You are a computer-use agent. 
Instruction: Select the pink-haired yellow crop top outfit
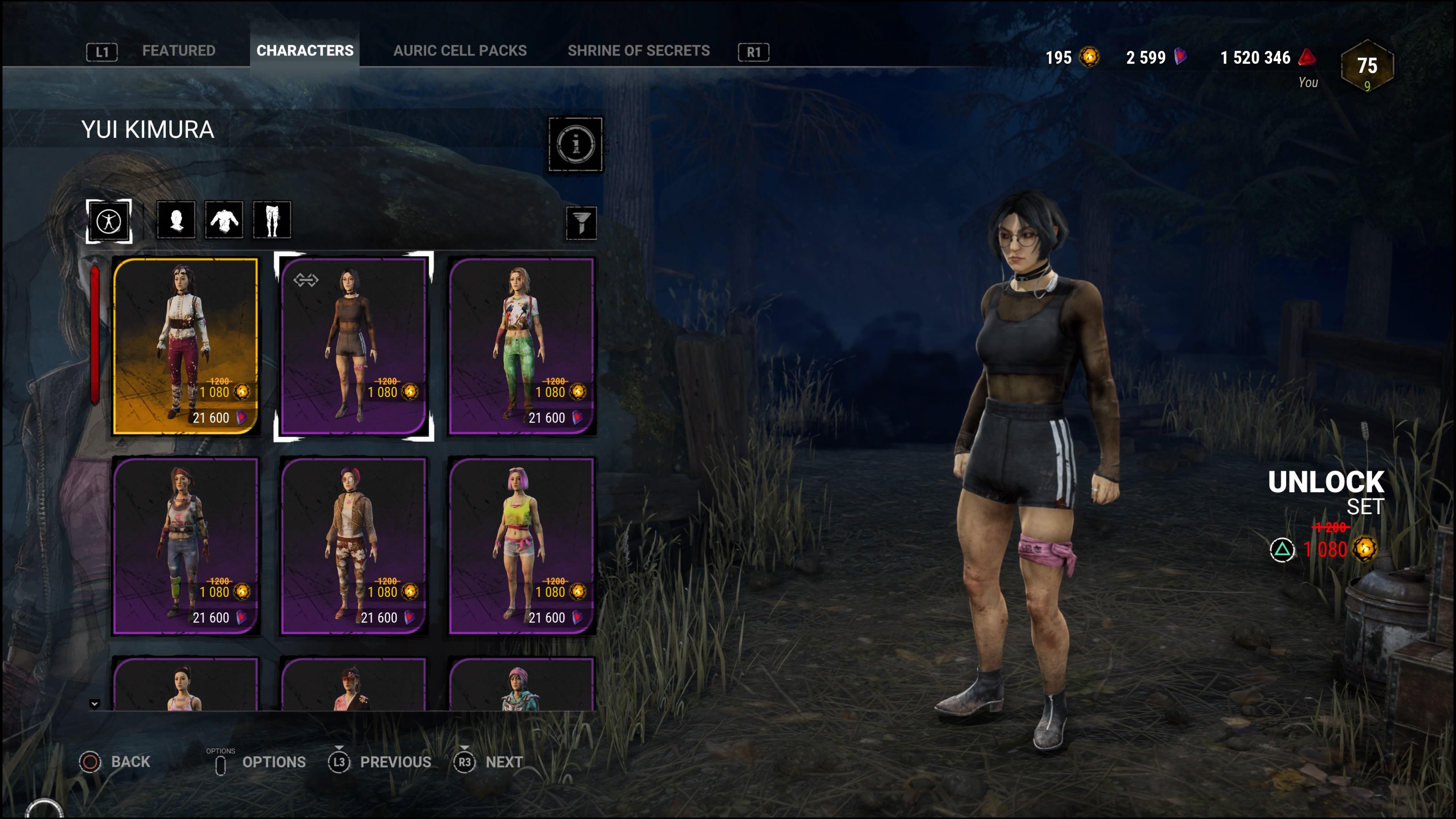pyautogui.click(x=521, y=546)
